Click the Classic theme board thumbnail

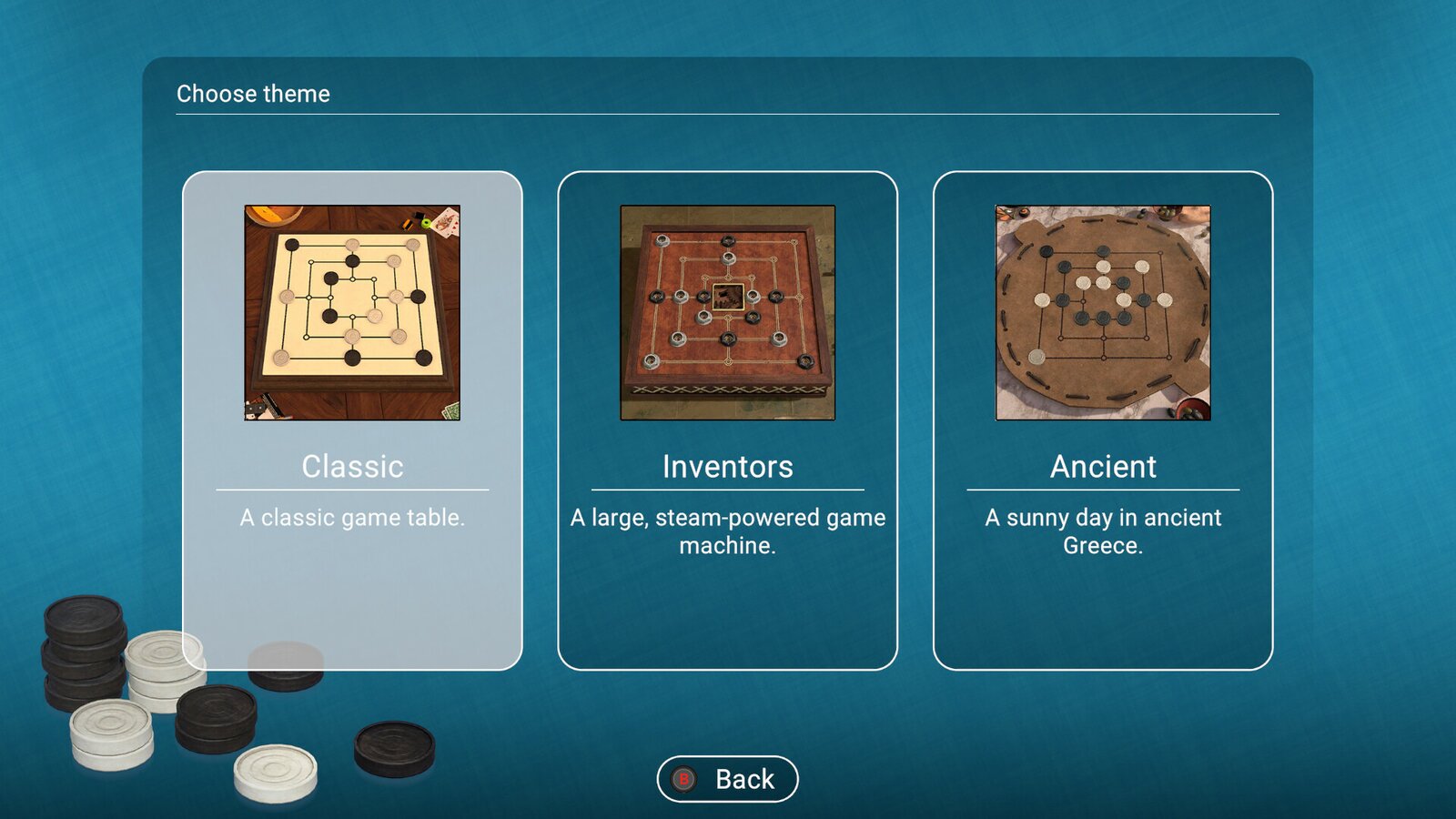(x=353, y=314)
